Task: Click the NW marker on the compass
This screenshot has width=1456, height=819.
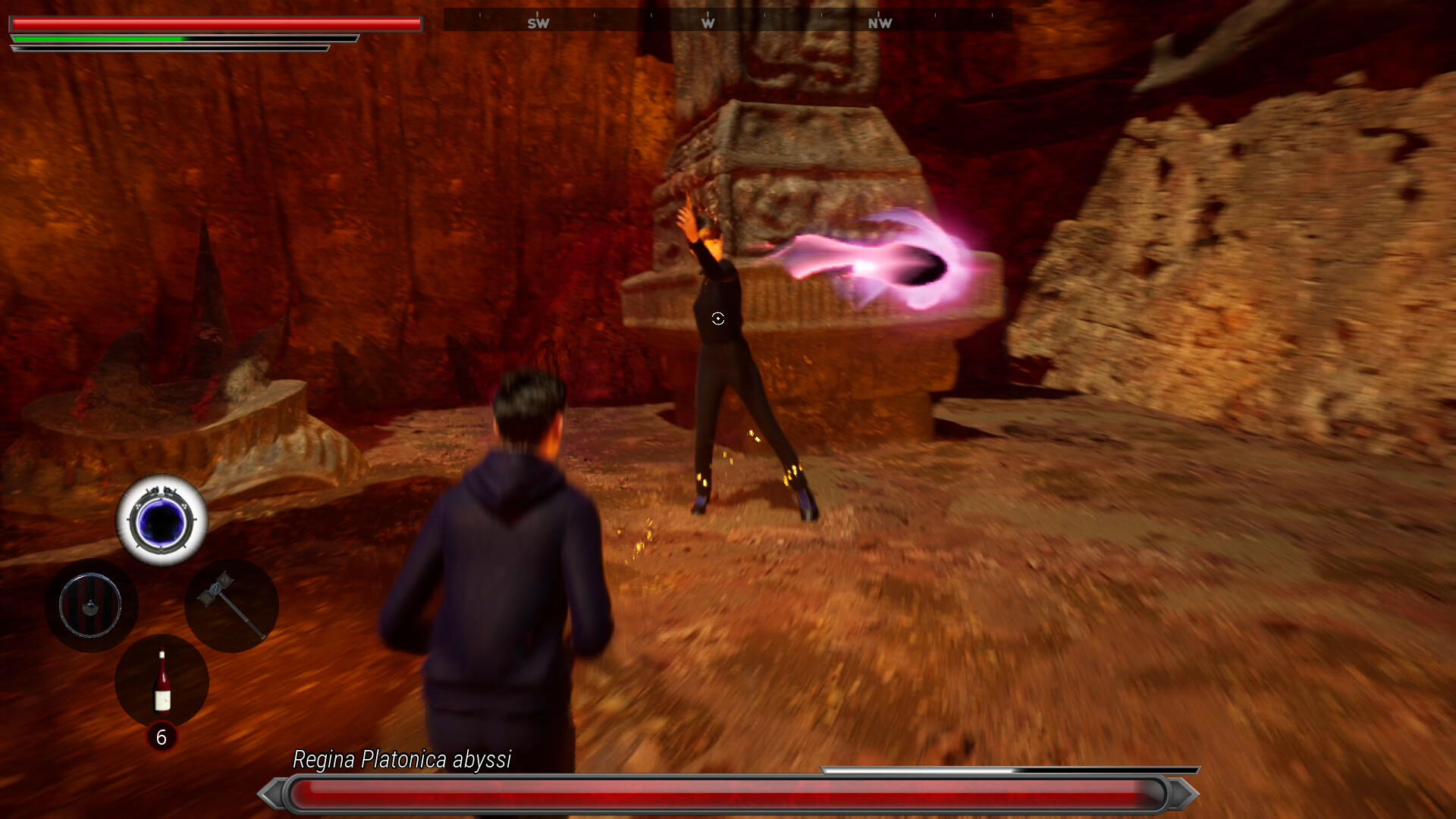Action: [879, 23]
